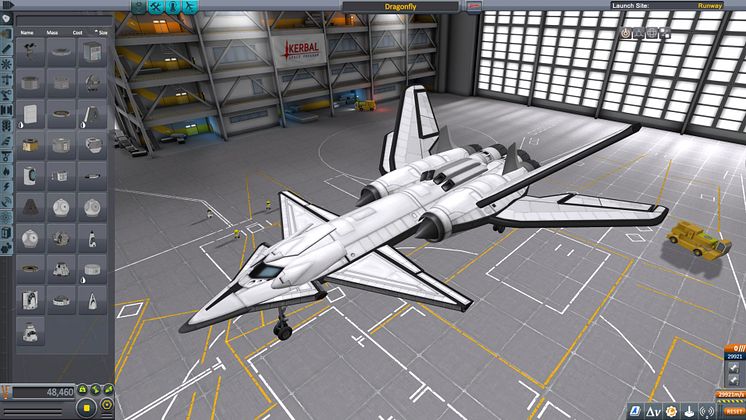Viewport: 746px width, 420px height.
Task: Sort the parts list by Name
Action: pos(28,32)
